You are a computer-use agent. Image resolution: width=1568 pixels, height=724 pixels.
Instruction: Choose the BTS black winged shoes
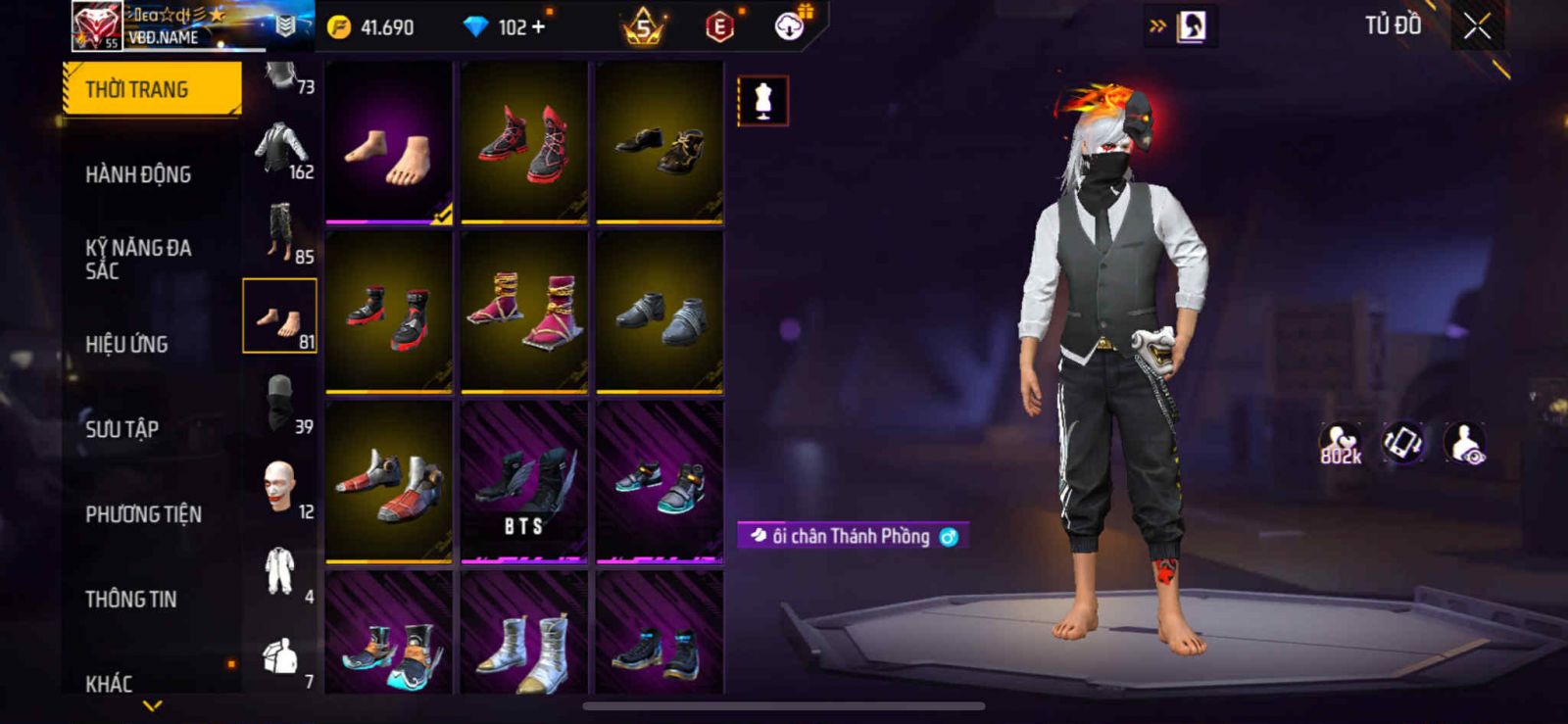[524, 482]
